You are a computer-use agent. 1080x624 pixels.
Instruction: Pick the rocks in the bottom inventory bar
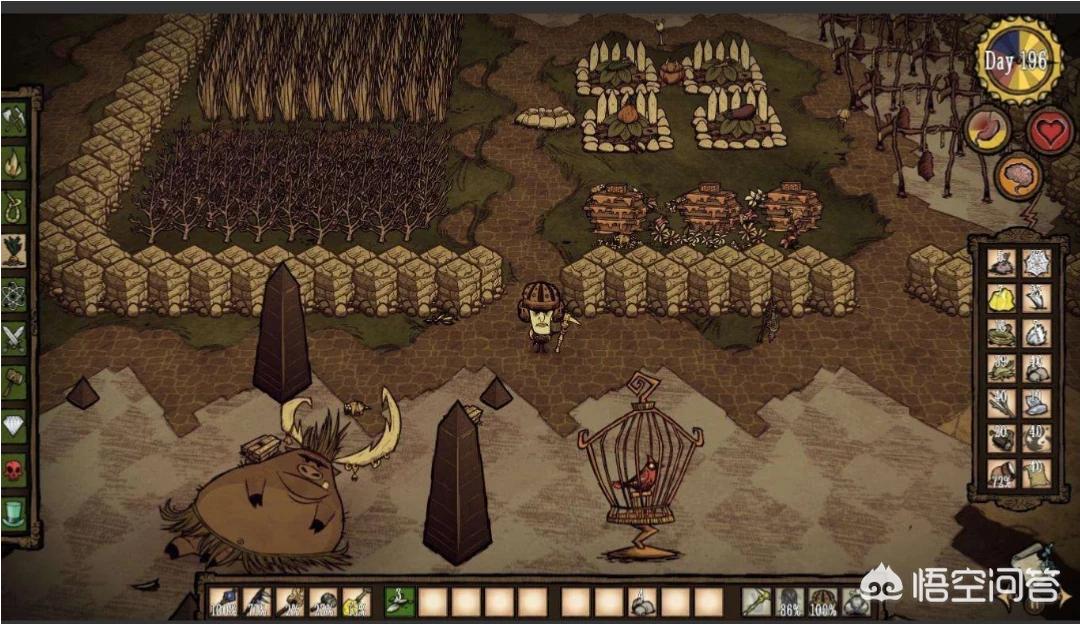coord(642,602)
